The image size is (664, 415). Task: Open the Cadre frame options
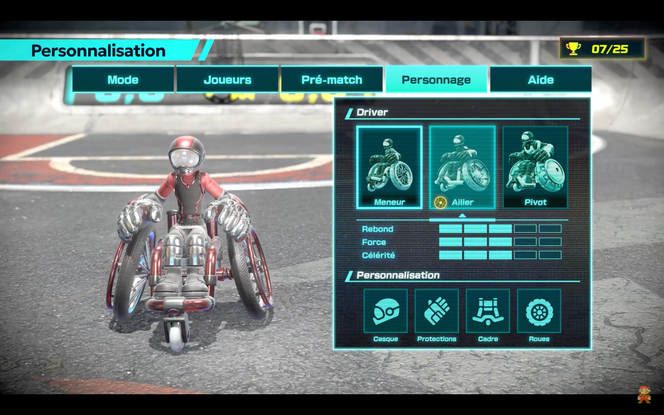pyautogui.click(x=487, y=312)
